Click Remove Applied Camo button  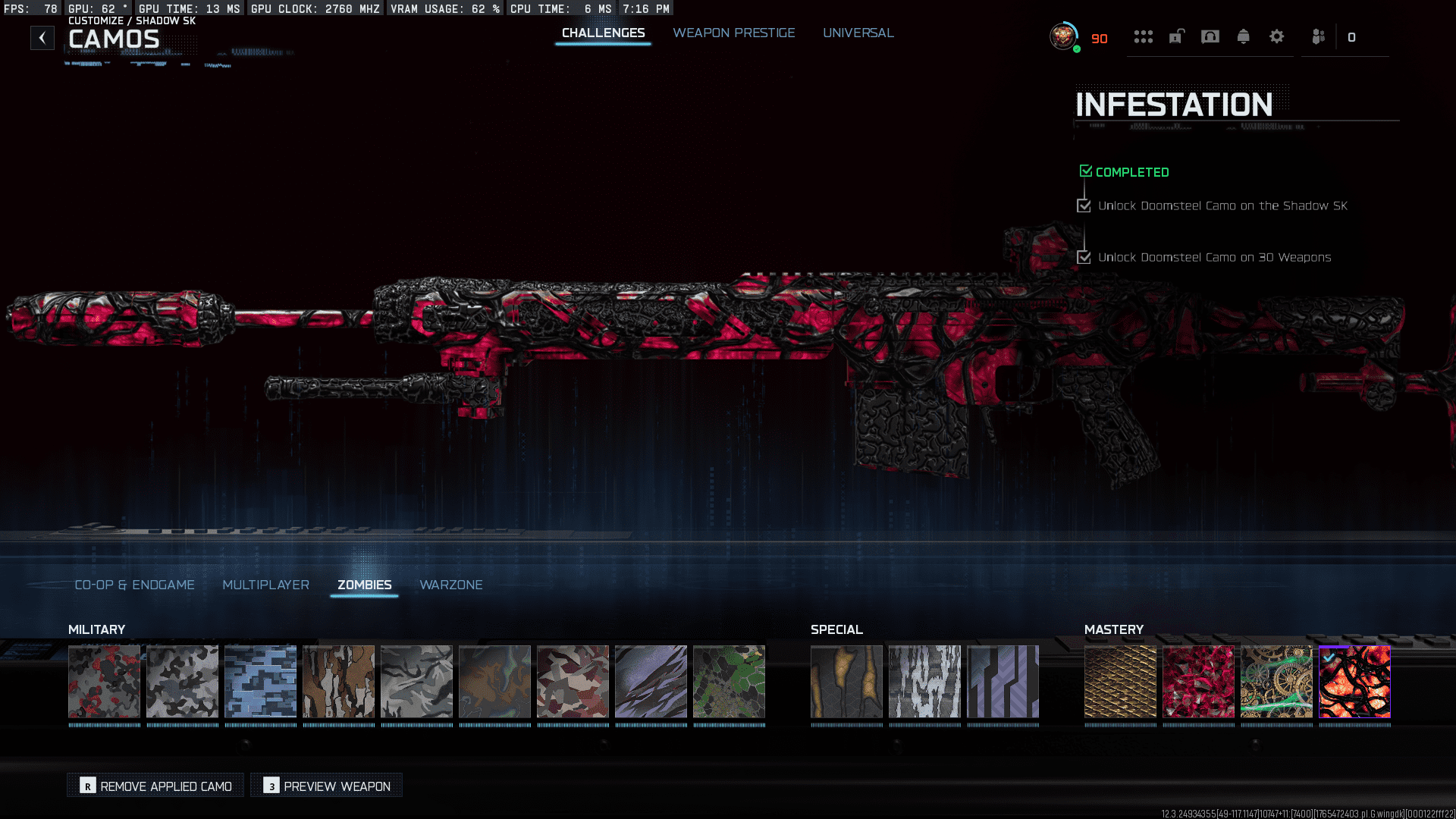click(154, 786)
